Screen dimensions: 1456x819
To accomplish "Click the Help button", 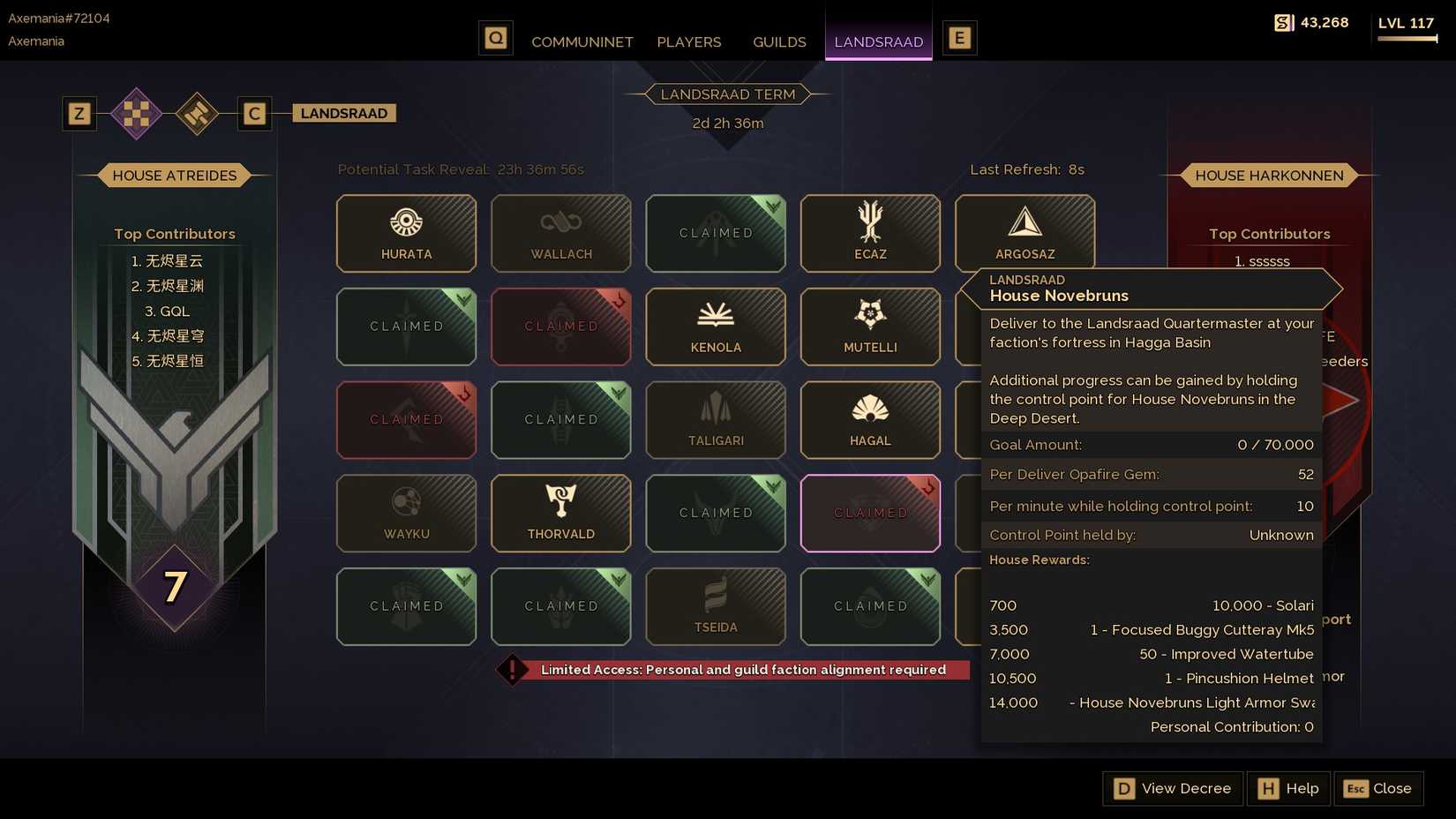I will coord(1287,788).
